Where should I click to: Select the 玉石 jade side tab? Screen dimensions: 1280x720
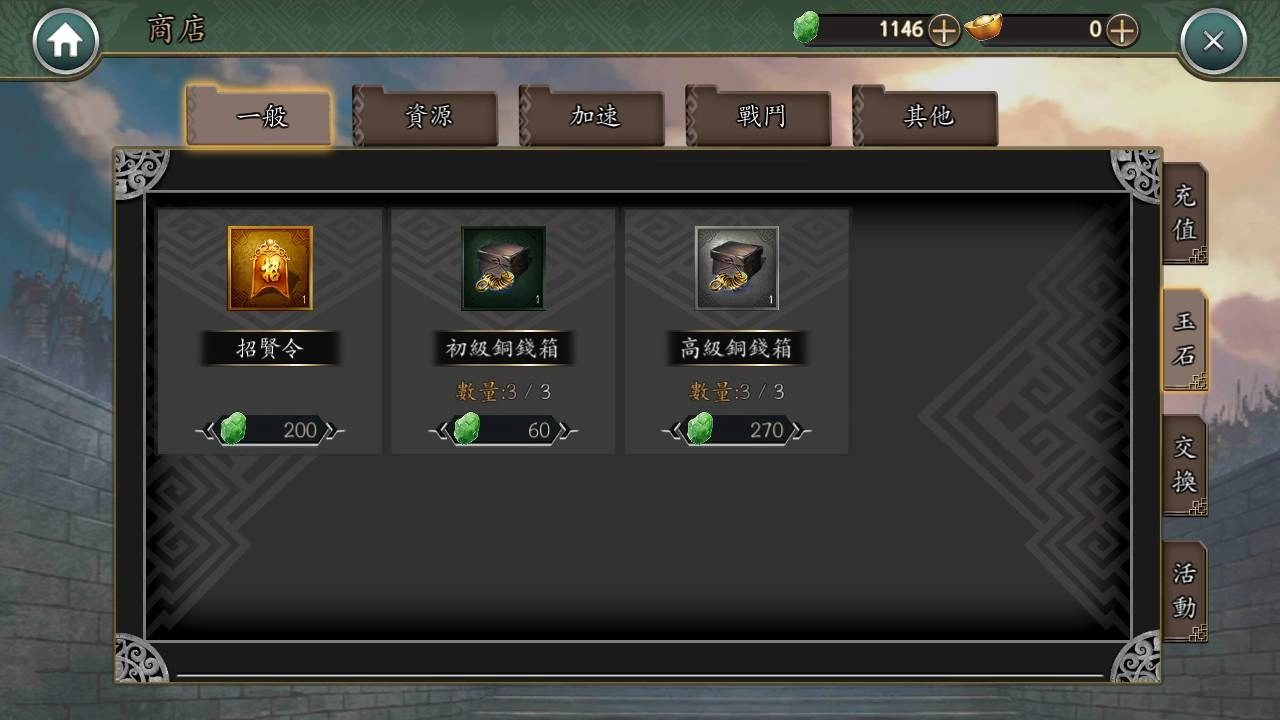coord(1185,340)
